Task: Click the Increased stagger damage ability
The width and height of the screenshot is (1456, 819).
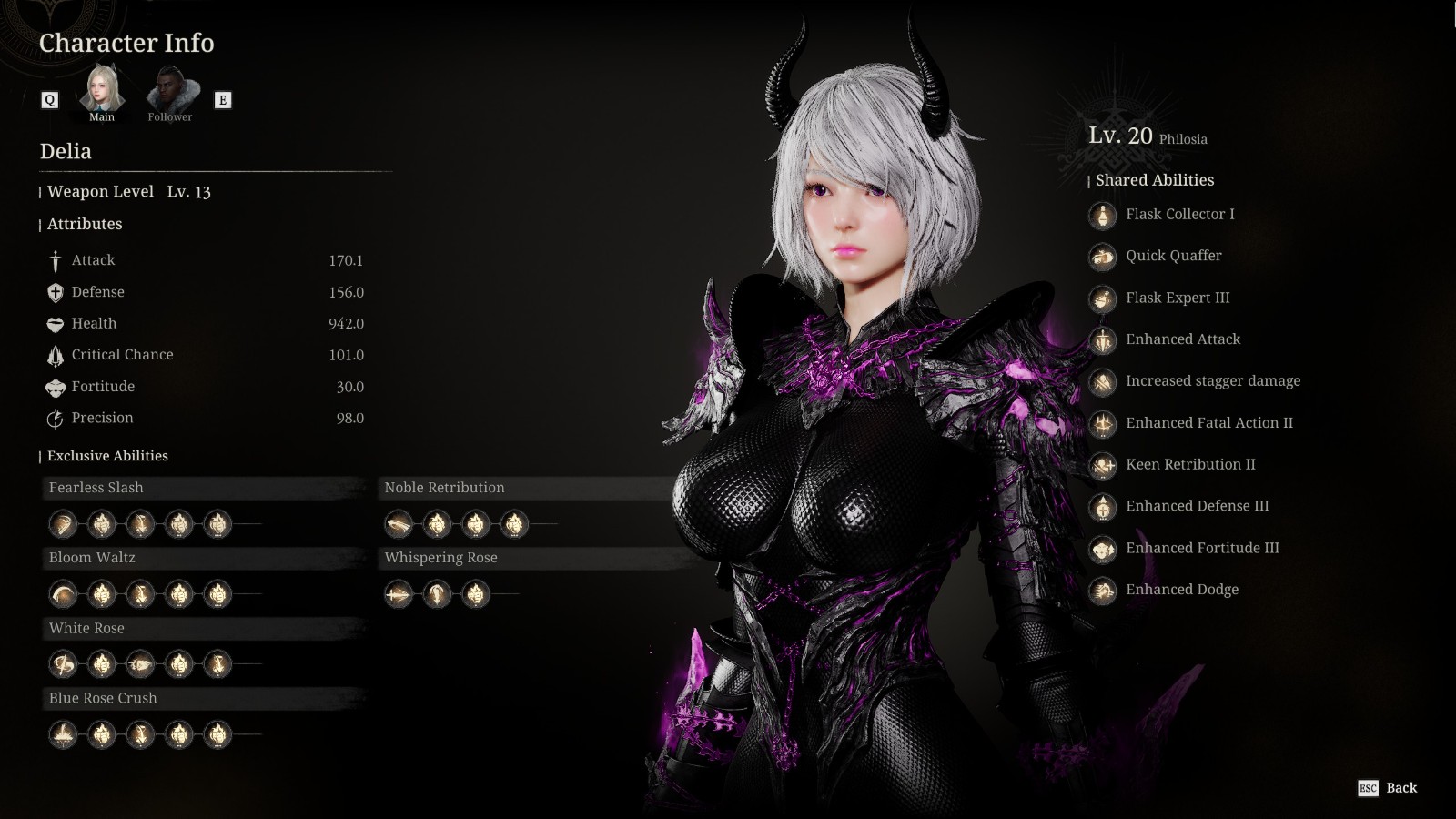Action: coord(1212,382)
